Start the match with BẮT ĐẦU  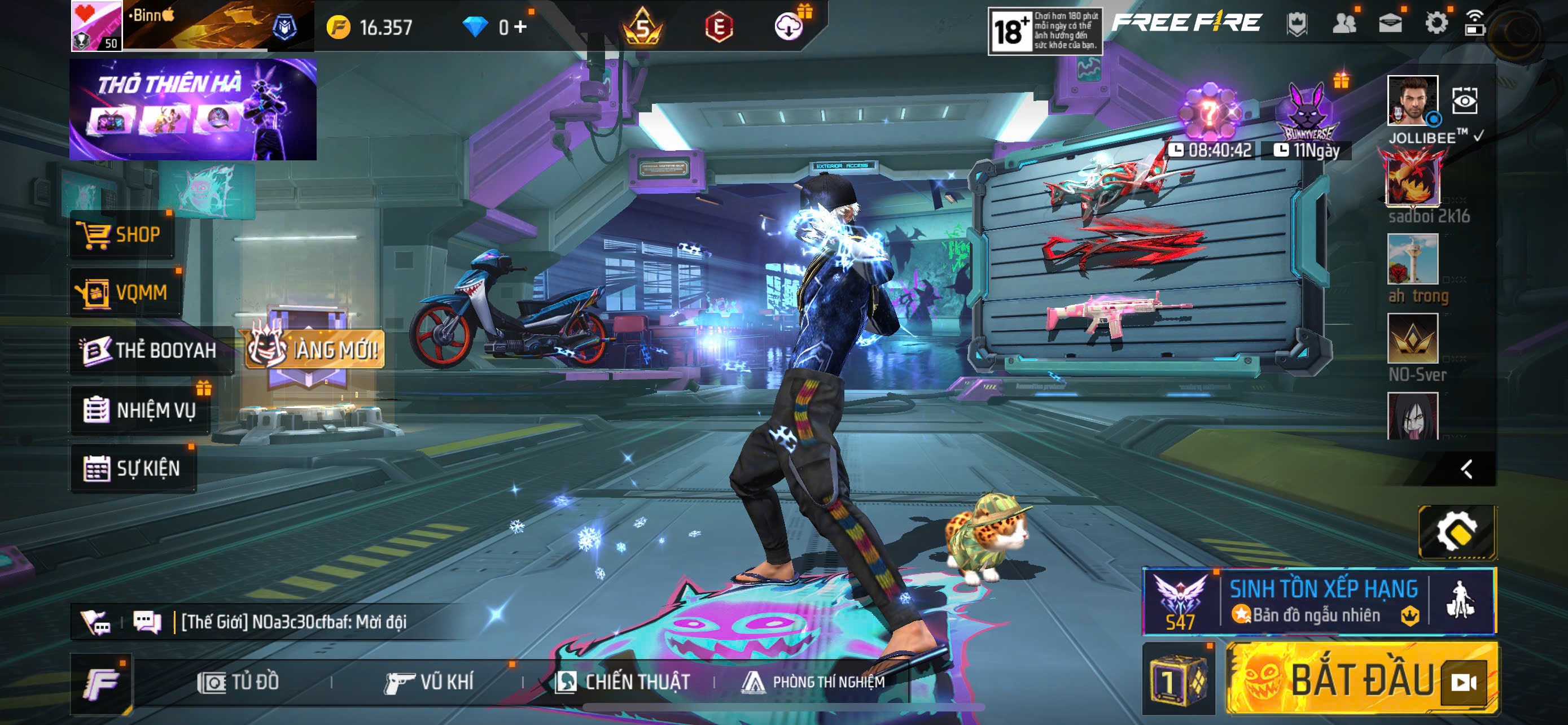[1361, 679]
